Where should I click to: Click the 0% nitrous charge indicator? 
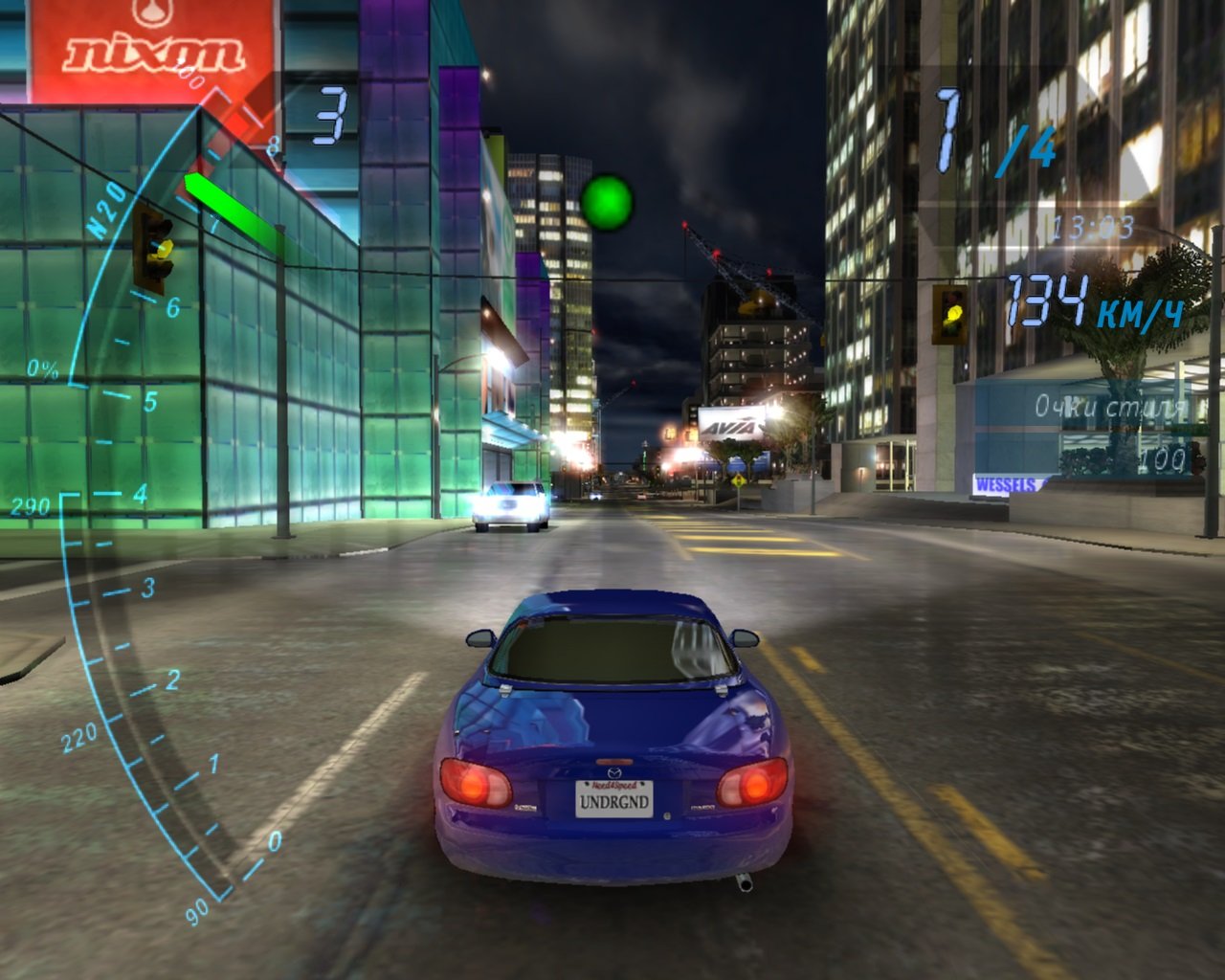[45, 365]
